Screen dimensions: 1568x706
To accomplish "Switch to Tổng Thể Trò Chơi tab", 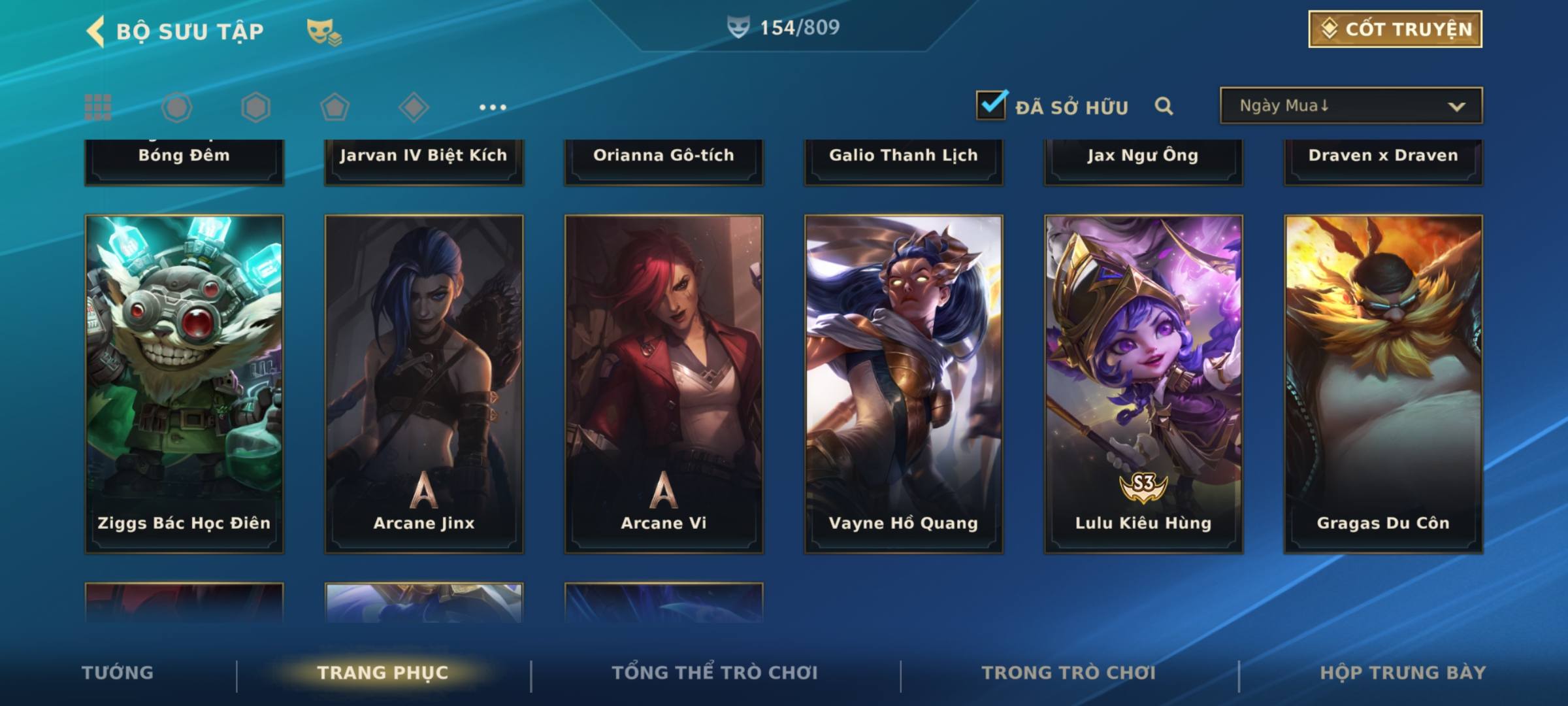I will [715, 673].
